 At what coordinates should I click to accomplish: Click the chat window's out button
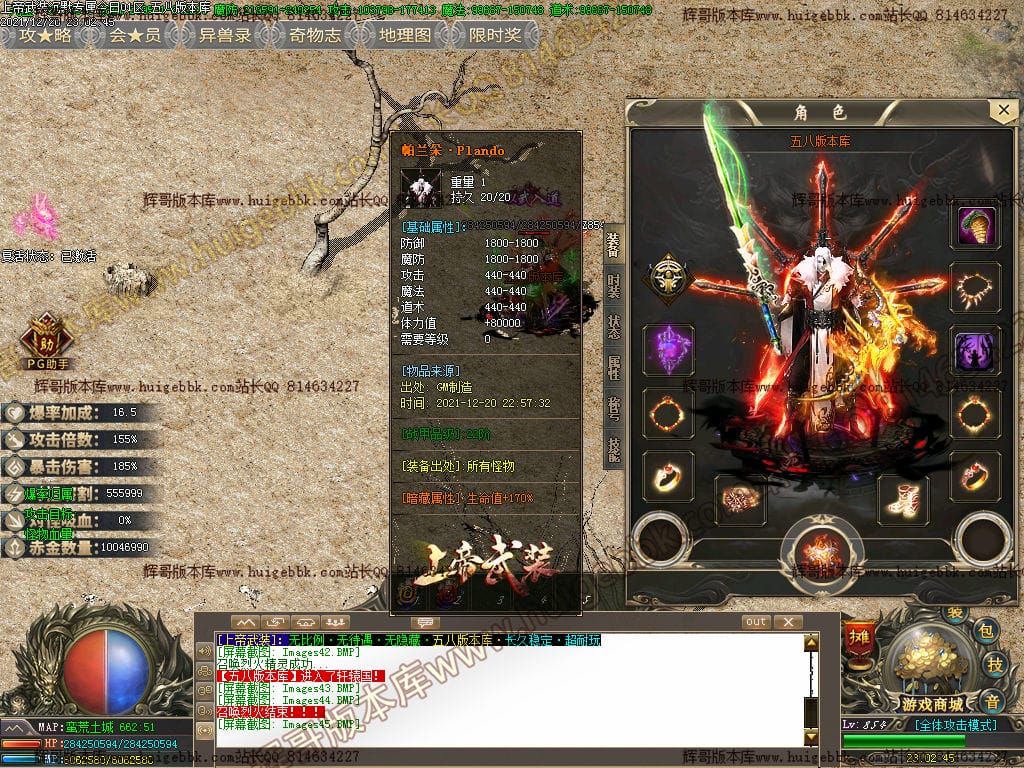(x=756, y=622)
